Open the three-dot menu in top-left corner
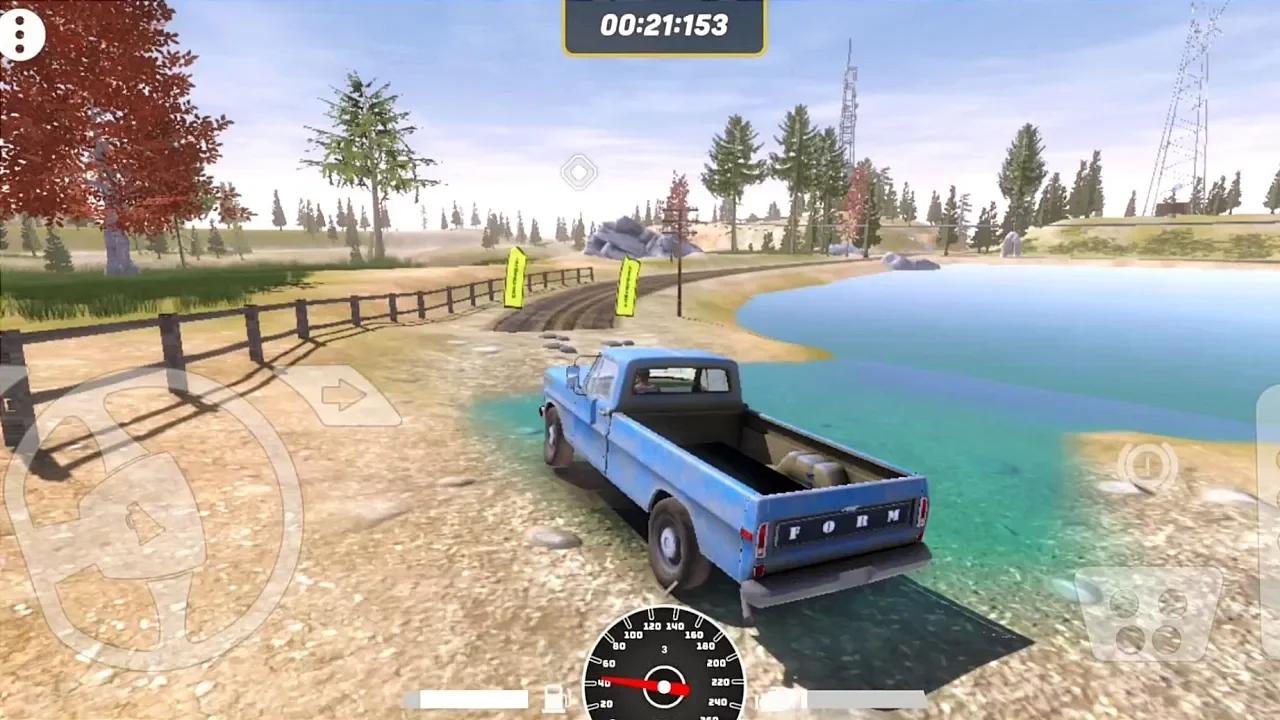 tap(22, 35)
